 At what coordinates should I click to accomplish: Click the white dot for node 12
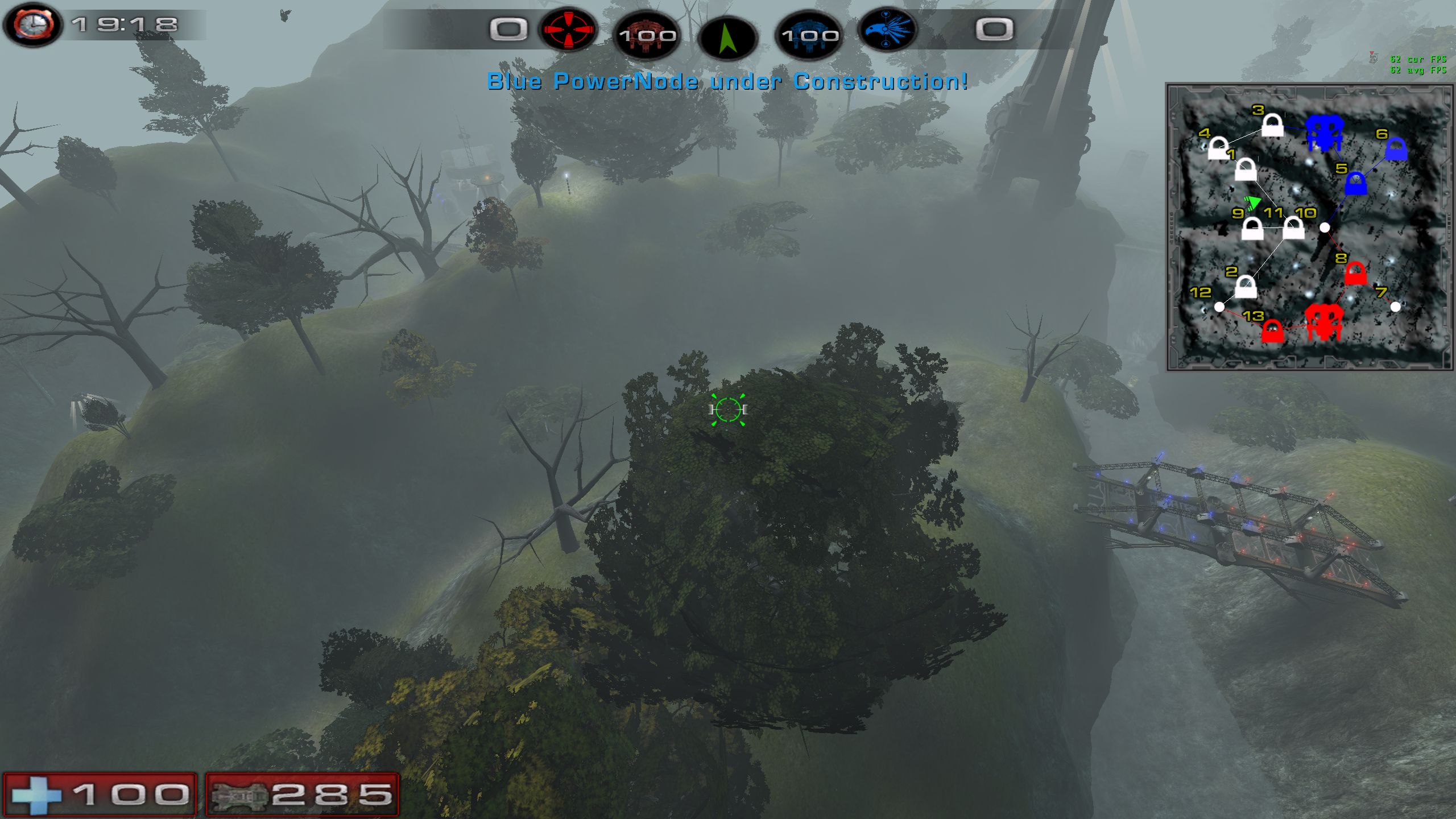[x=1219, y=307]
